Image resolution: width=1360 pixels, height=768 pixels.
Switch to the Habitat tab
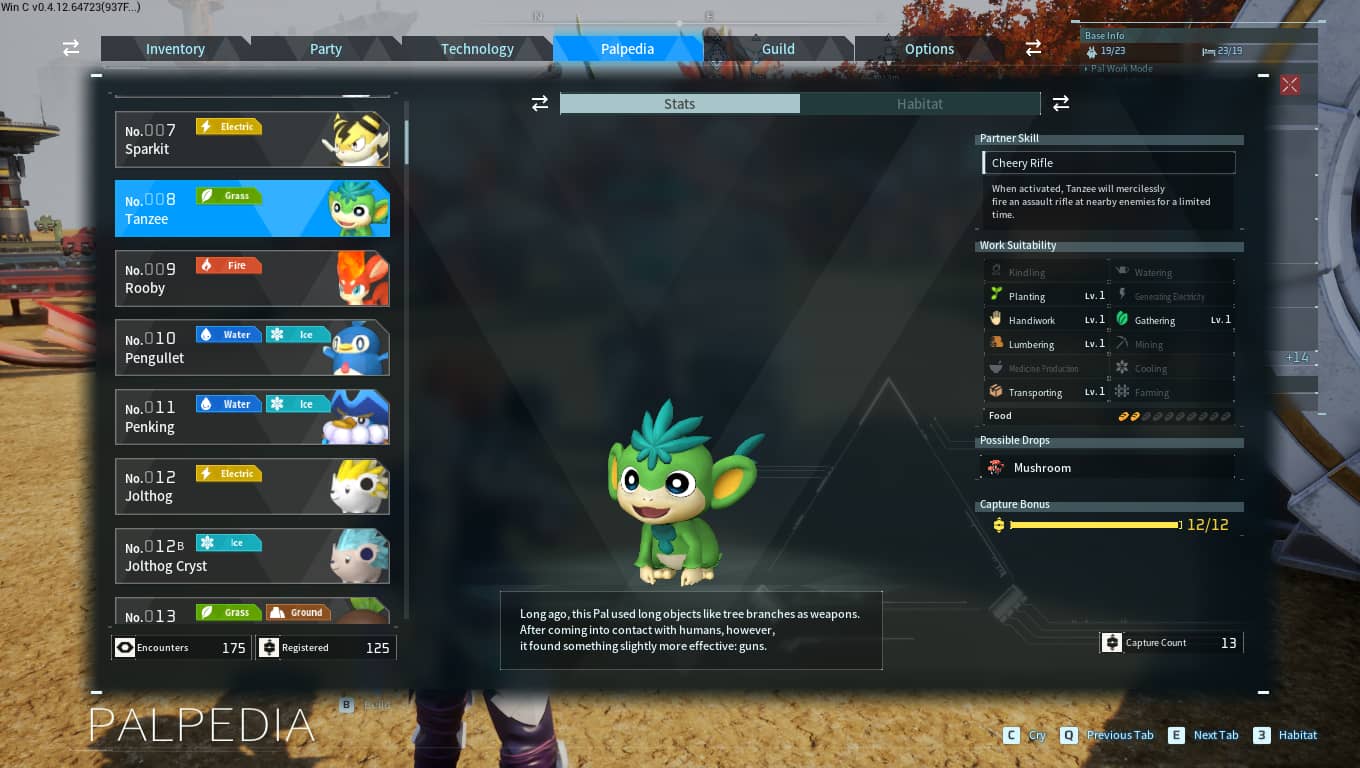919,103
